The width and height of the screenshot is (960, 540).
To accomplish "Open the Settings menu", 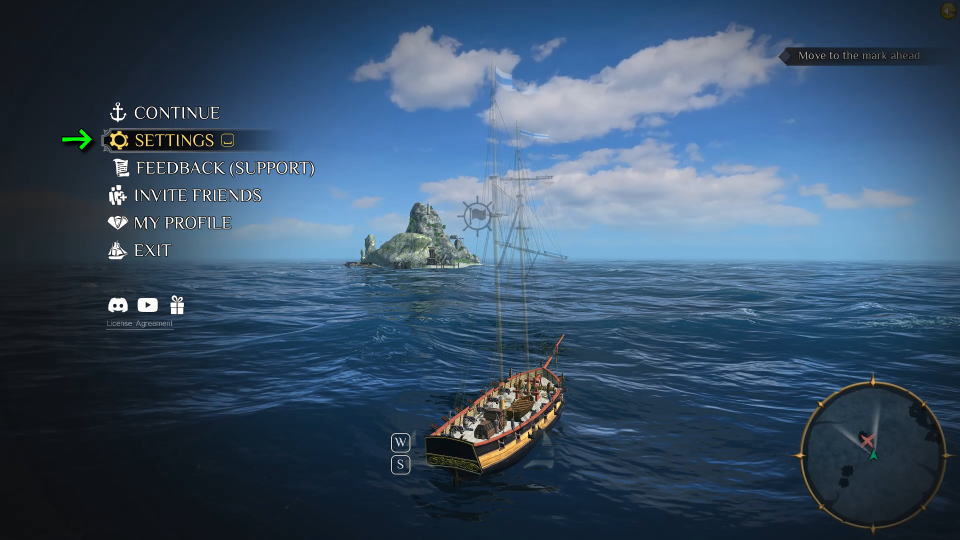I will [x=174, y=140].
